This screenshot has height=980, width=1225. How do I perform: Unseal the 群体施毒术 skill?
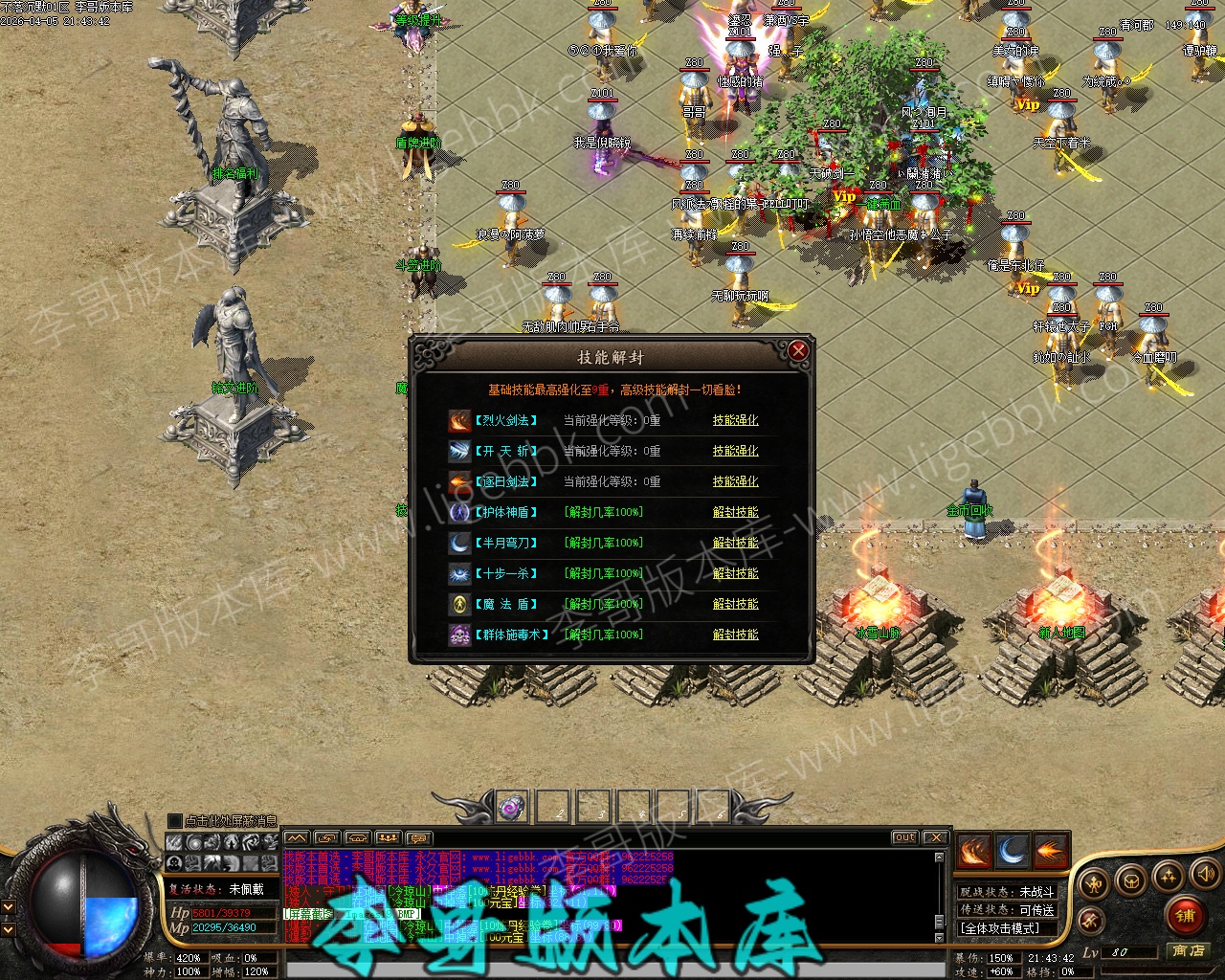(735, 635)
